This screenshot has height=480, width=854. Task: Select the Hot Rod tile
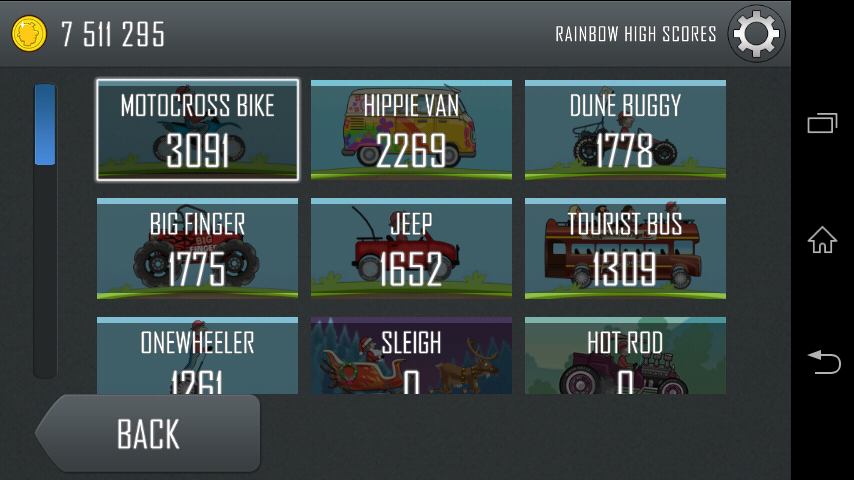point(625,356)
